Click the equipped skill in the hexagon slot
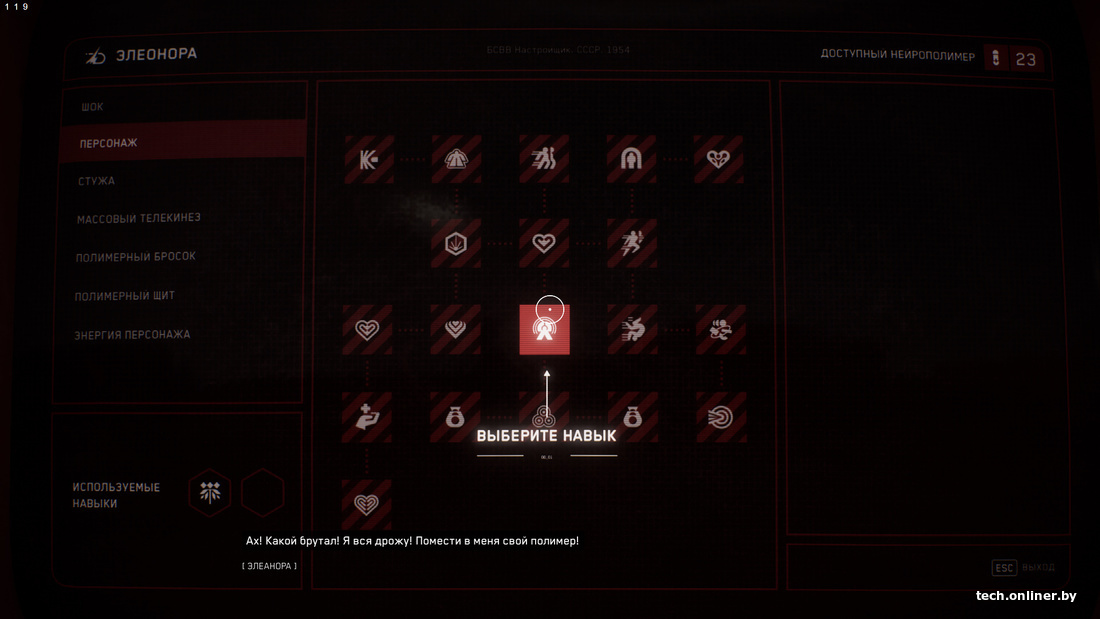Viewport: 1100px width, 619px height. pos(210,492)
